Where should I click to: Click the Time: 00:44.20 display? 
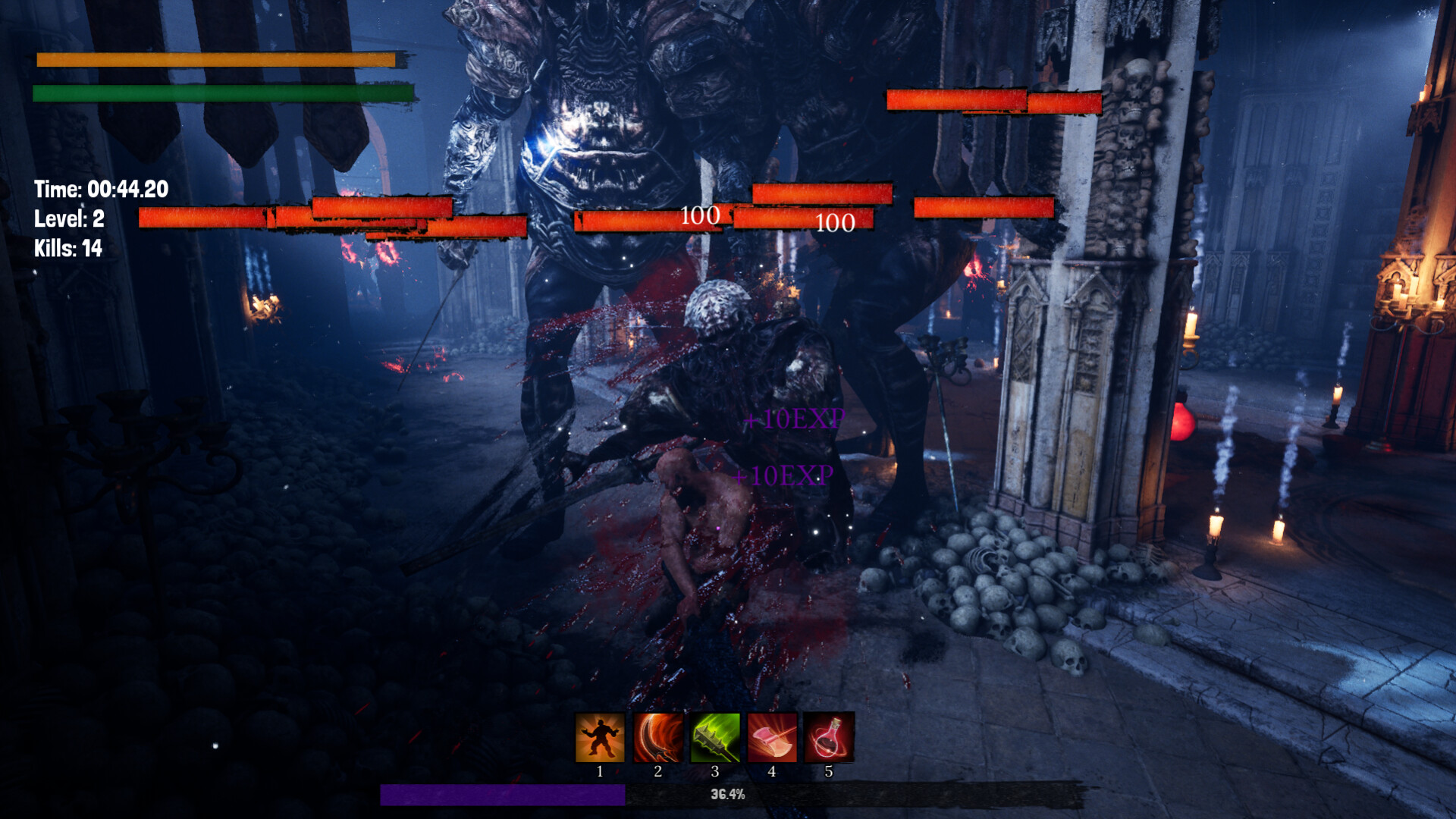(102, 189)
